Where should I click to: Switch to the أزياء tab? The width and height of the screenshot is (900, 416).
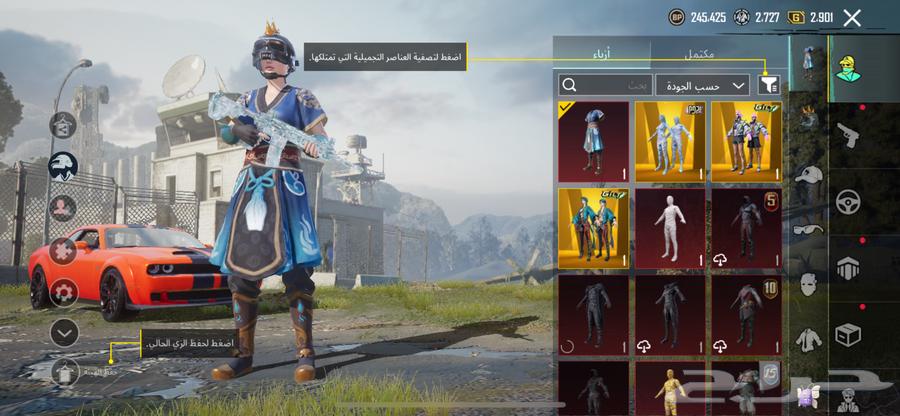pos(602,53)
